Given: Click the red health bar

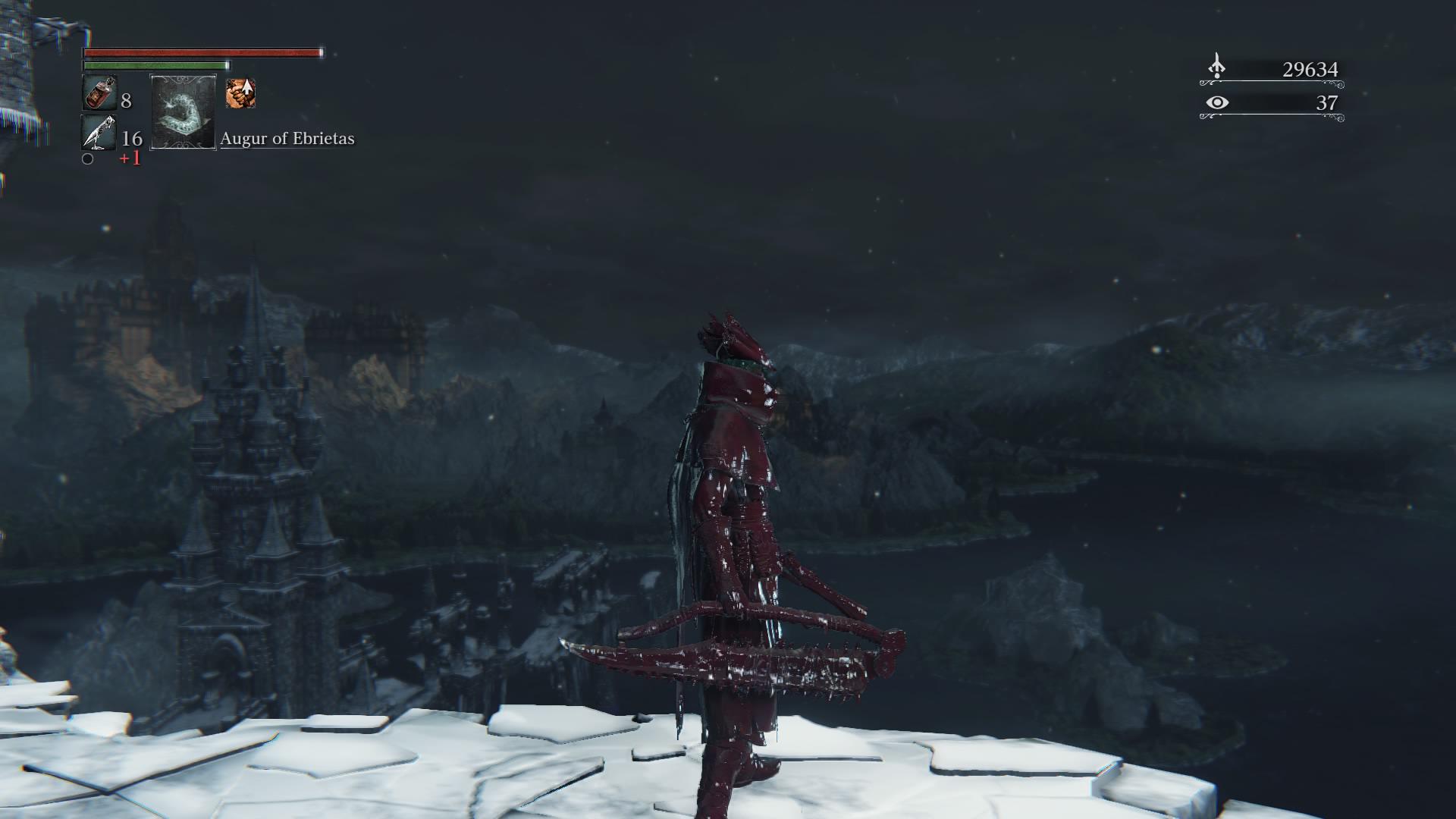Looking at the screenshot, I should (x=201, y=53).
